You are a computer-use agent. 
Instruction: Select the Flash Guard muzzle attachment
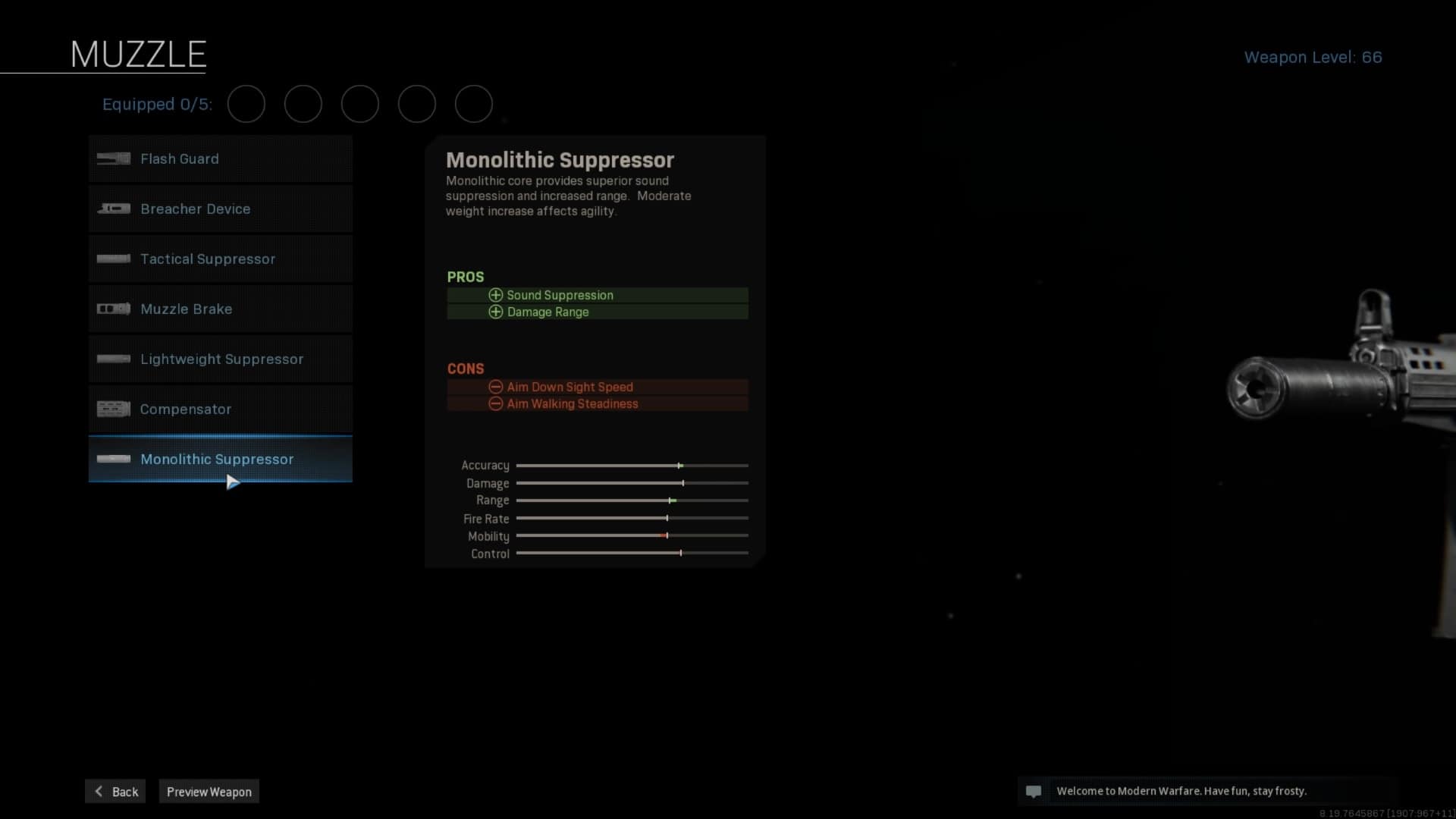tap(220, 159)
